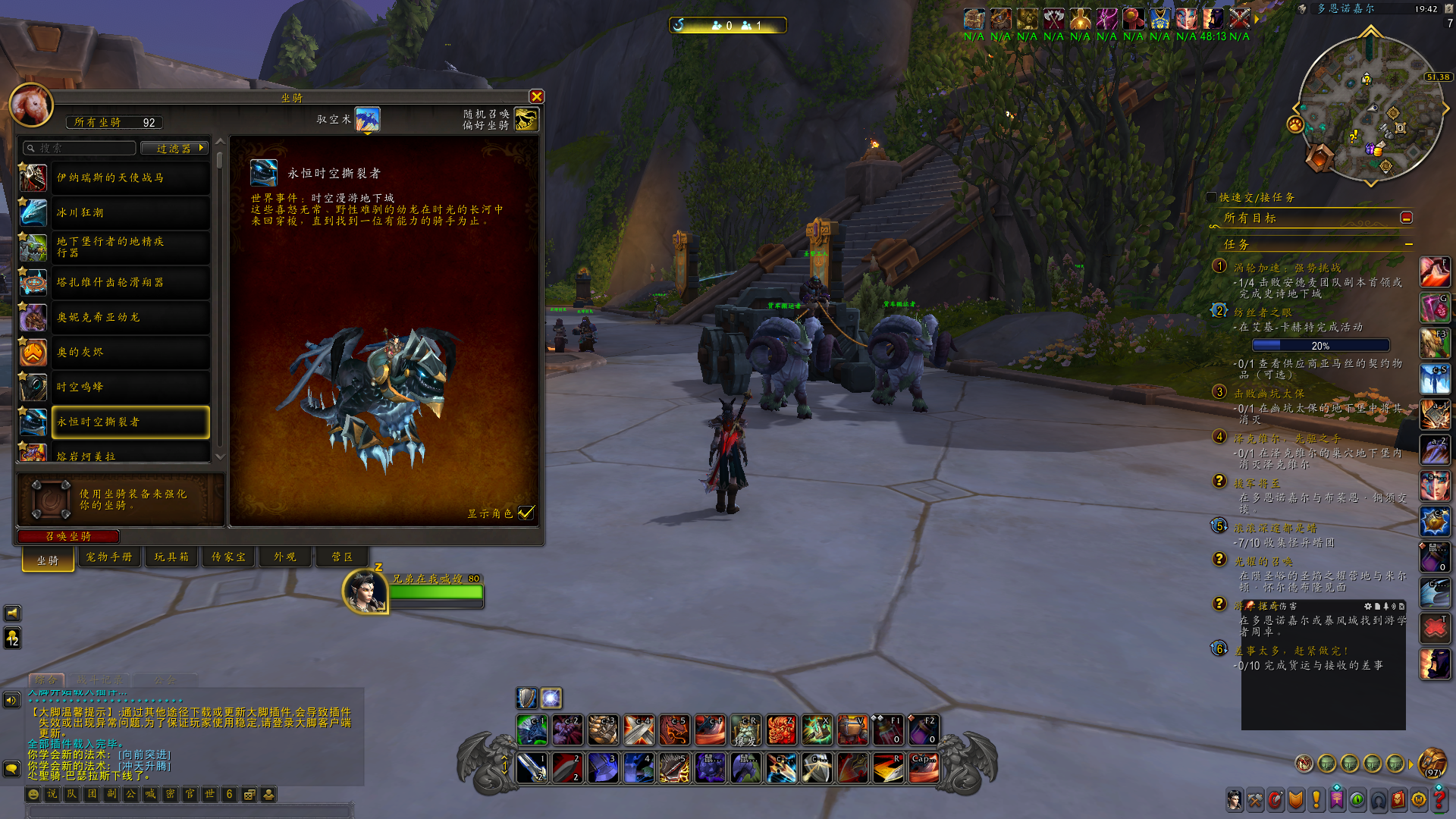Select 伊纳瑞斯的天使战马 in the mount list
This screenshot has width=1456, height=819.
[130, 177]
